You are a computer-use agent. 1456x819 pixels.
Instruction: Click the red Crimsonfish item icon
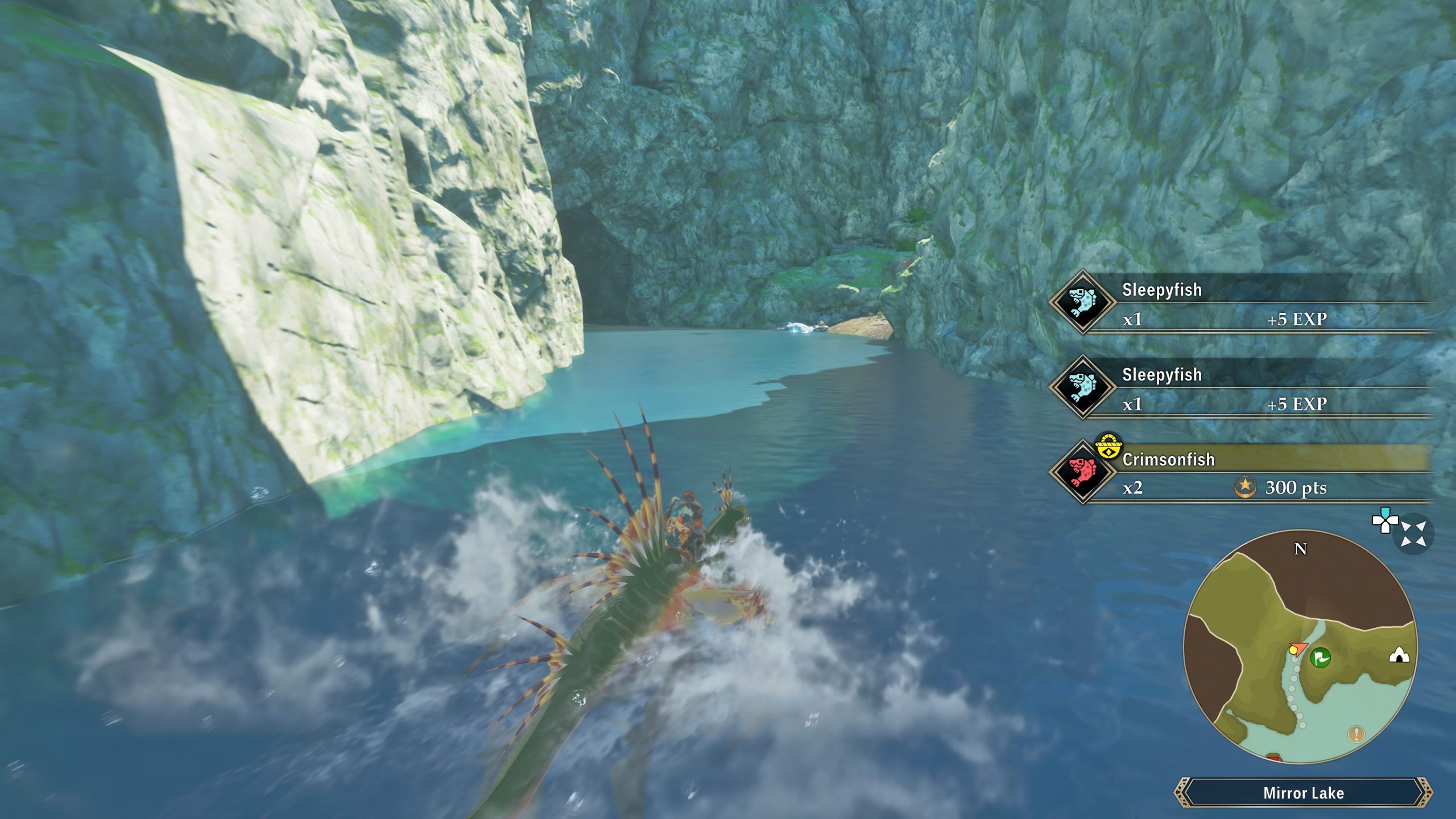coord(1082,471)
